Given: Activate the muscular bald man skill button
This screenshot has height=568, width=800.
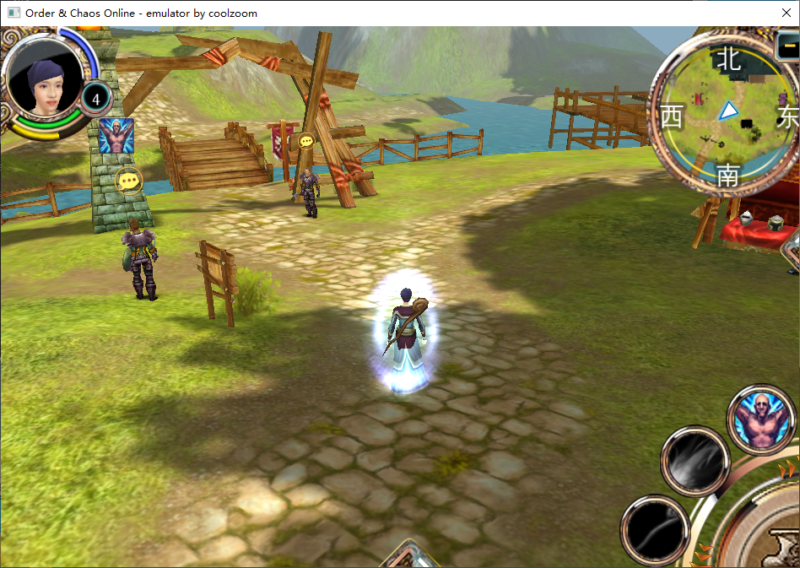Looking at the screenshot, I should tap(760, 418).
